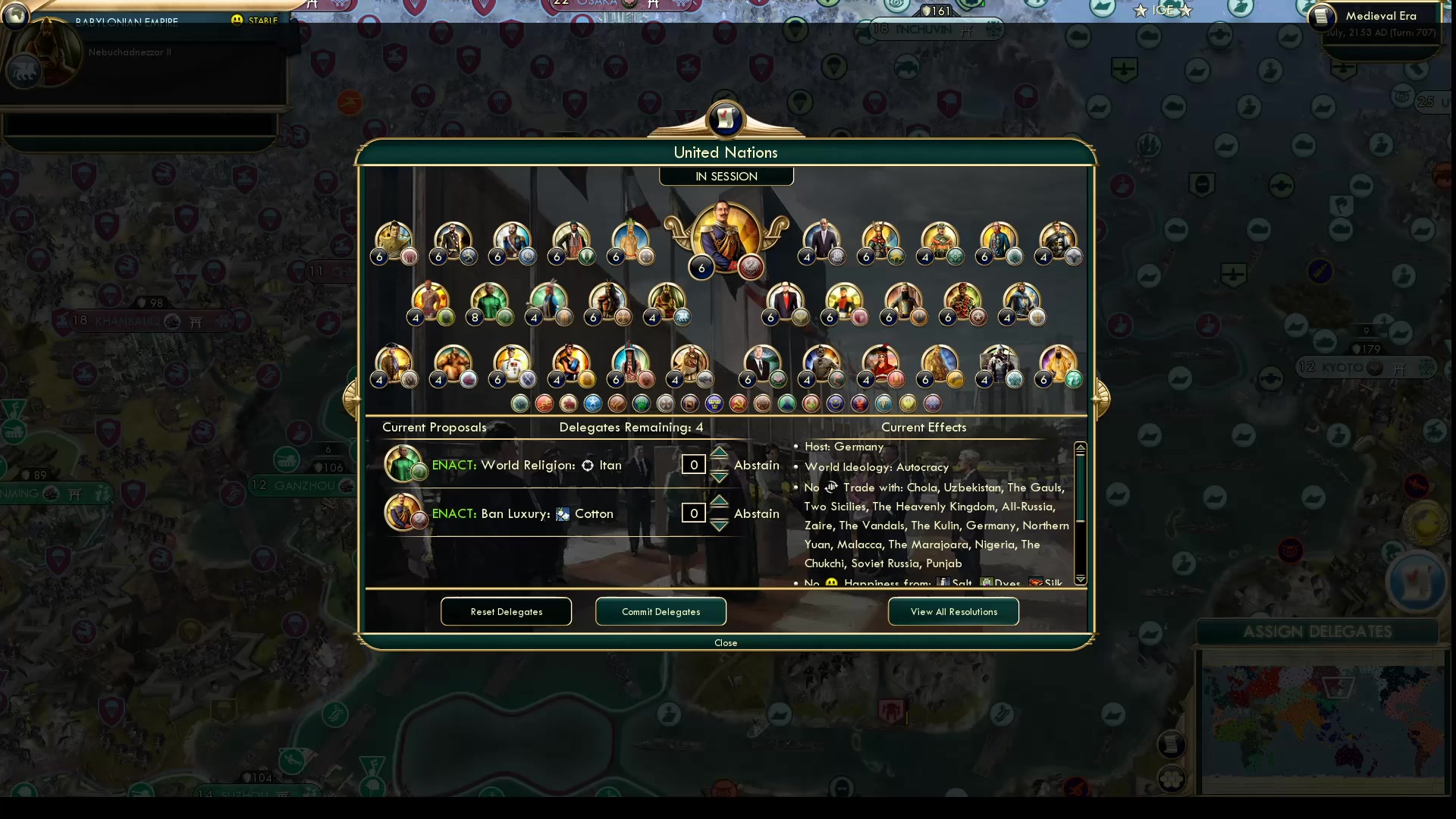
Task: Click the Cotton resource icon in the proposal
Action: [562, 513]
